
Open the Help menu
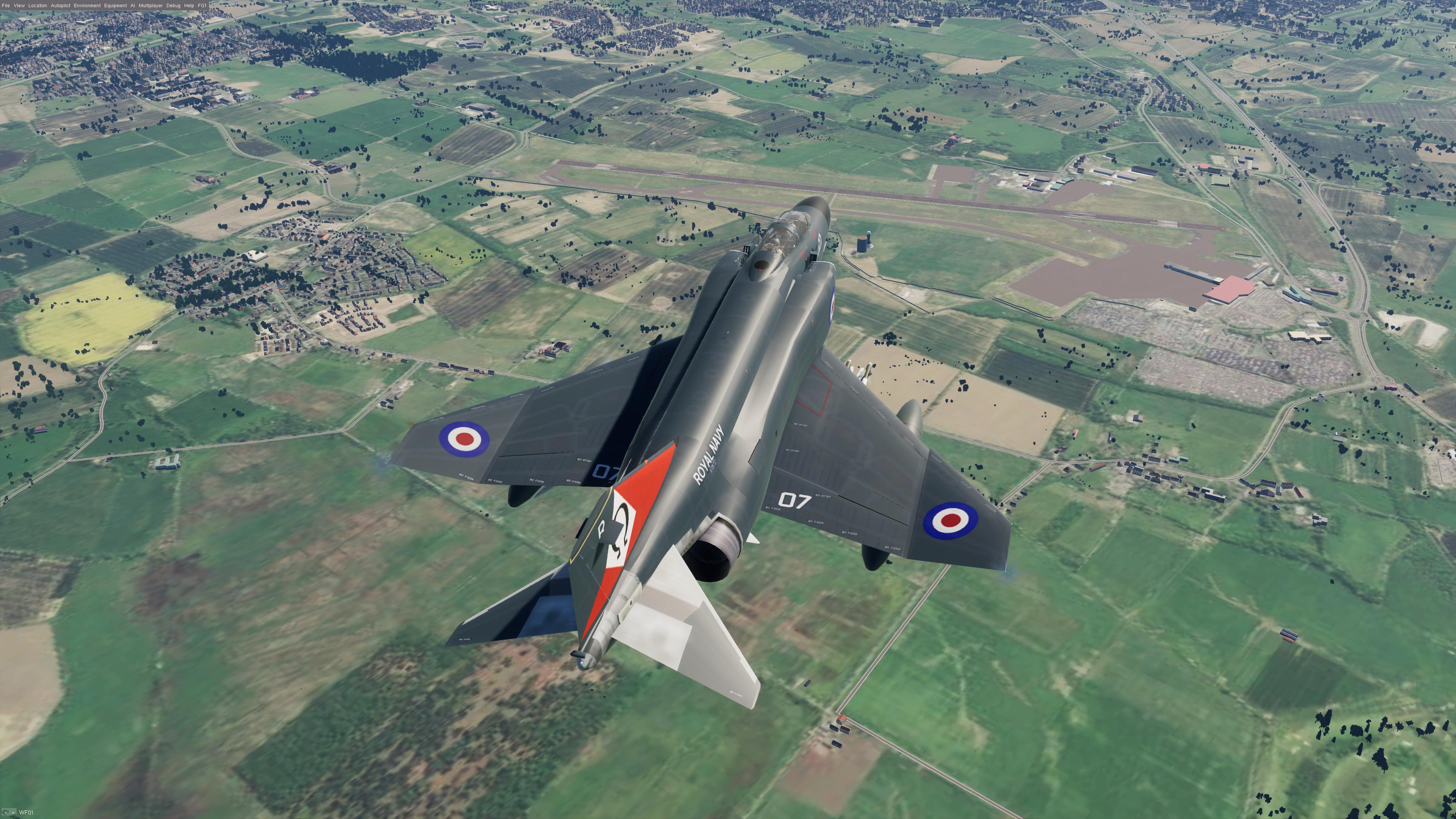(189, 6)
